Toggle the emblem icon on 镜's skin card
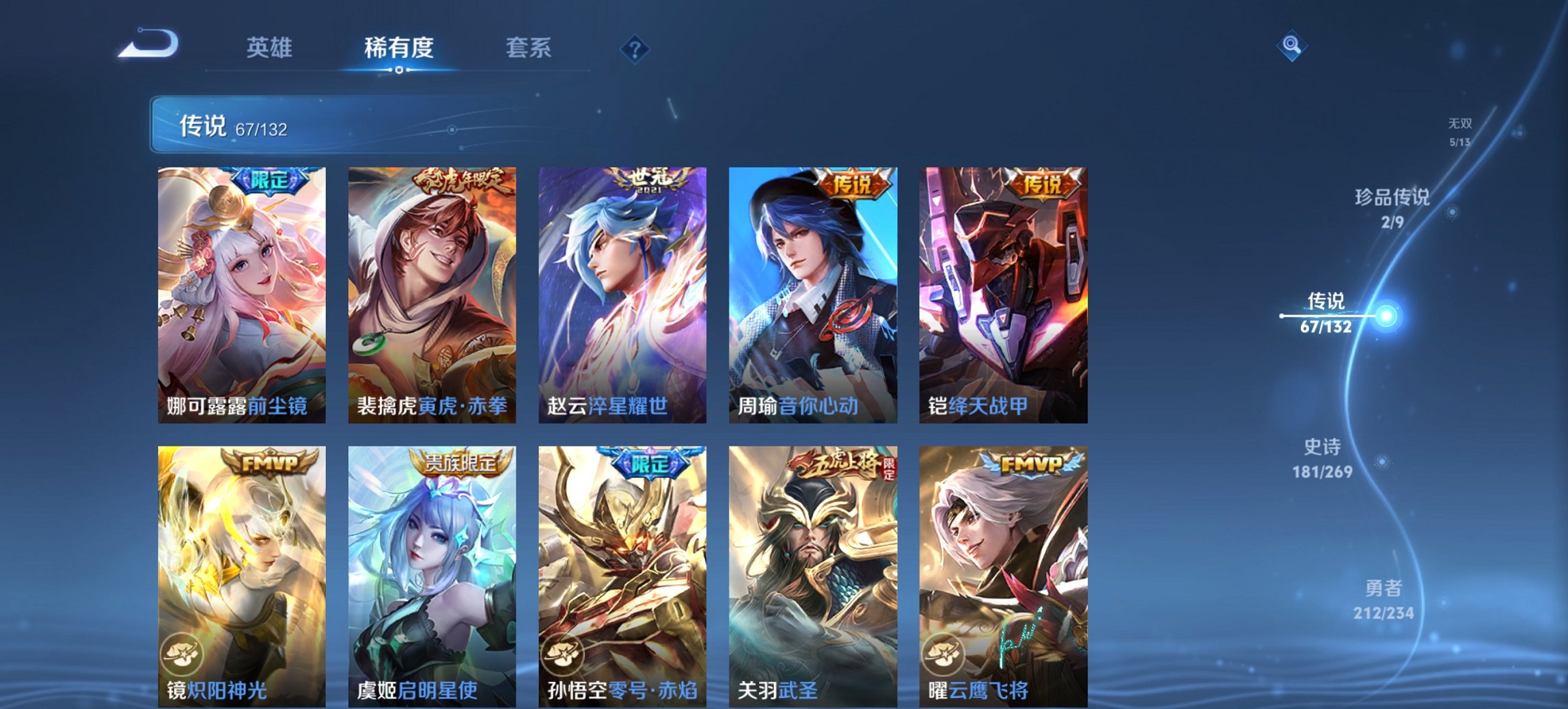This screenshot has height=709, width=1568. tap(182, 653)
